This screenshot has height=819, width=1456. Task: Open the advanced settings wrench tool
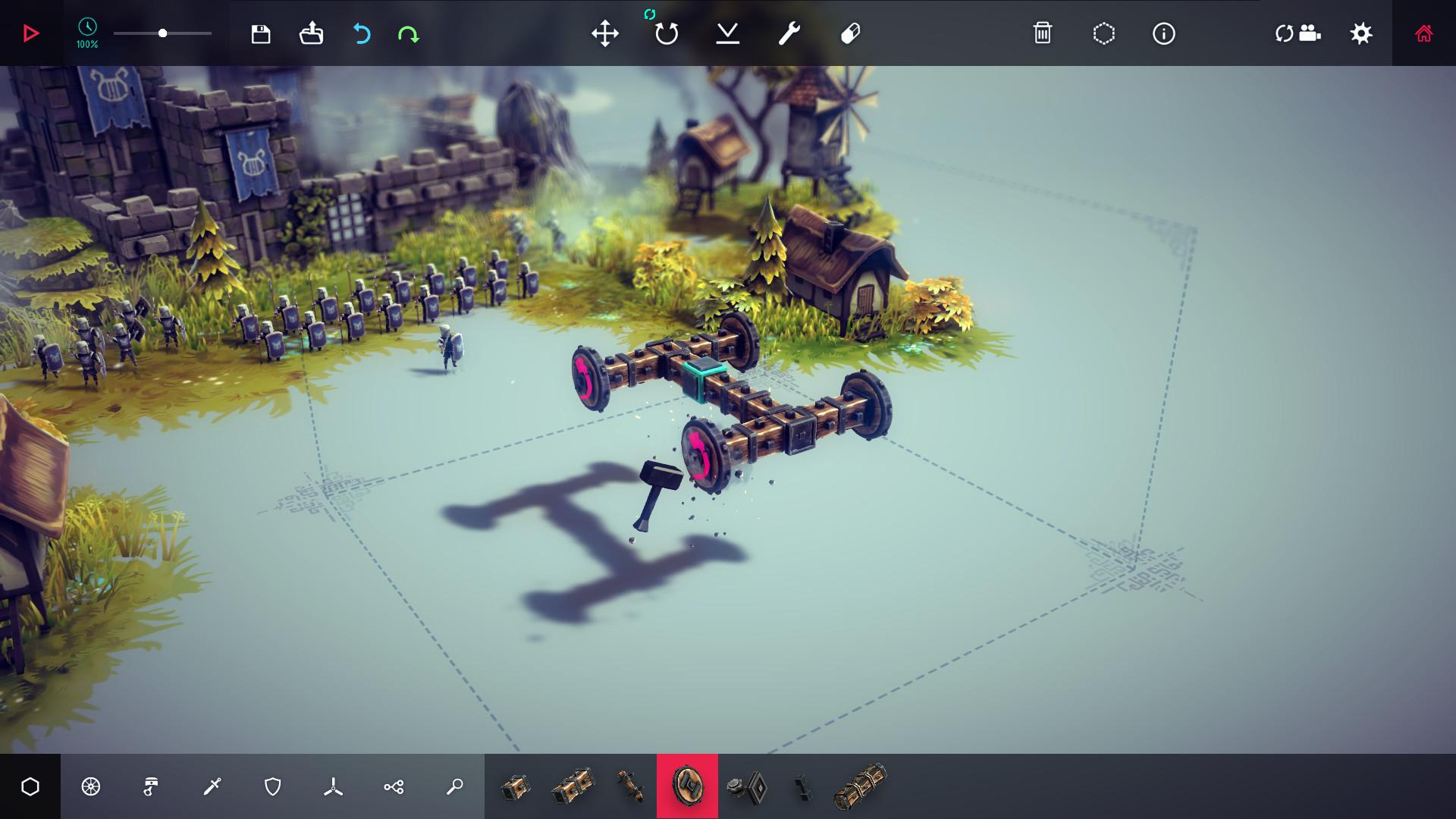click(787, 33)
